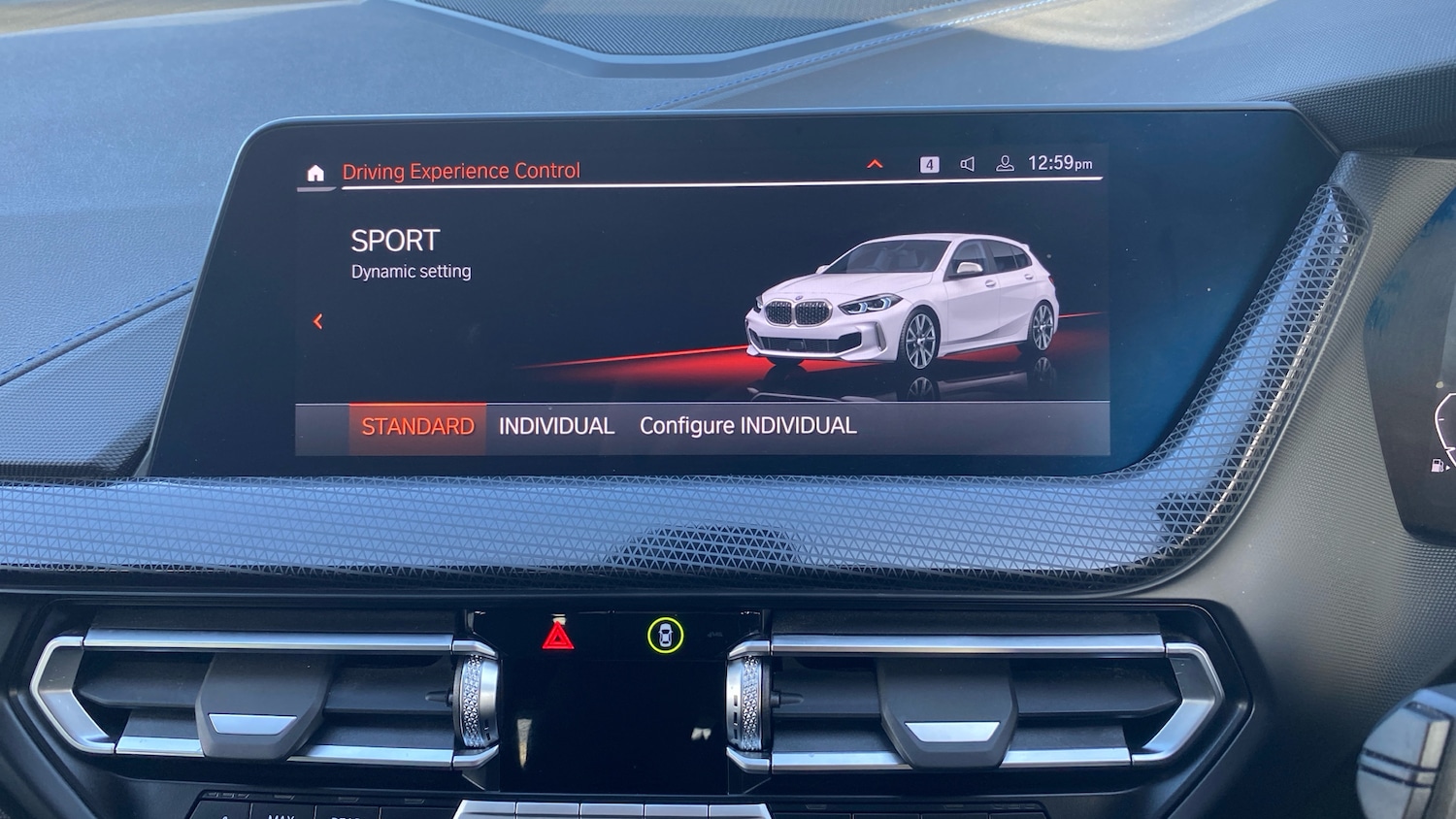
Task: Tap the white BMW car preview image
Action: tap(903, 301)
